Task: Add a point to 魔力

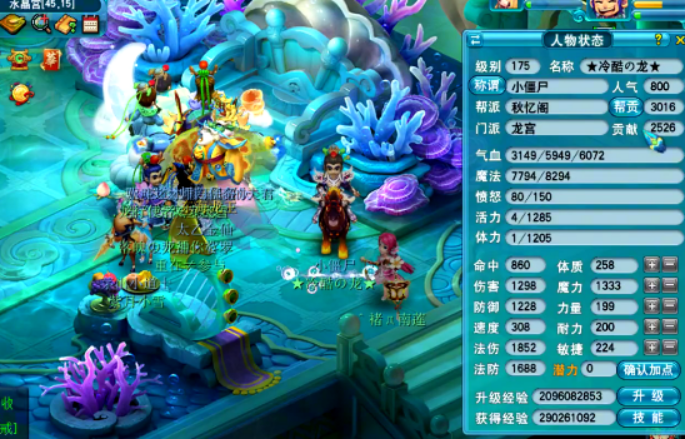Action: pos(651,286)
